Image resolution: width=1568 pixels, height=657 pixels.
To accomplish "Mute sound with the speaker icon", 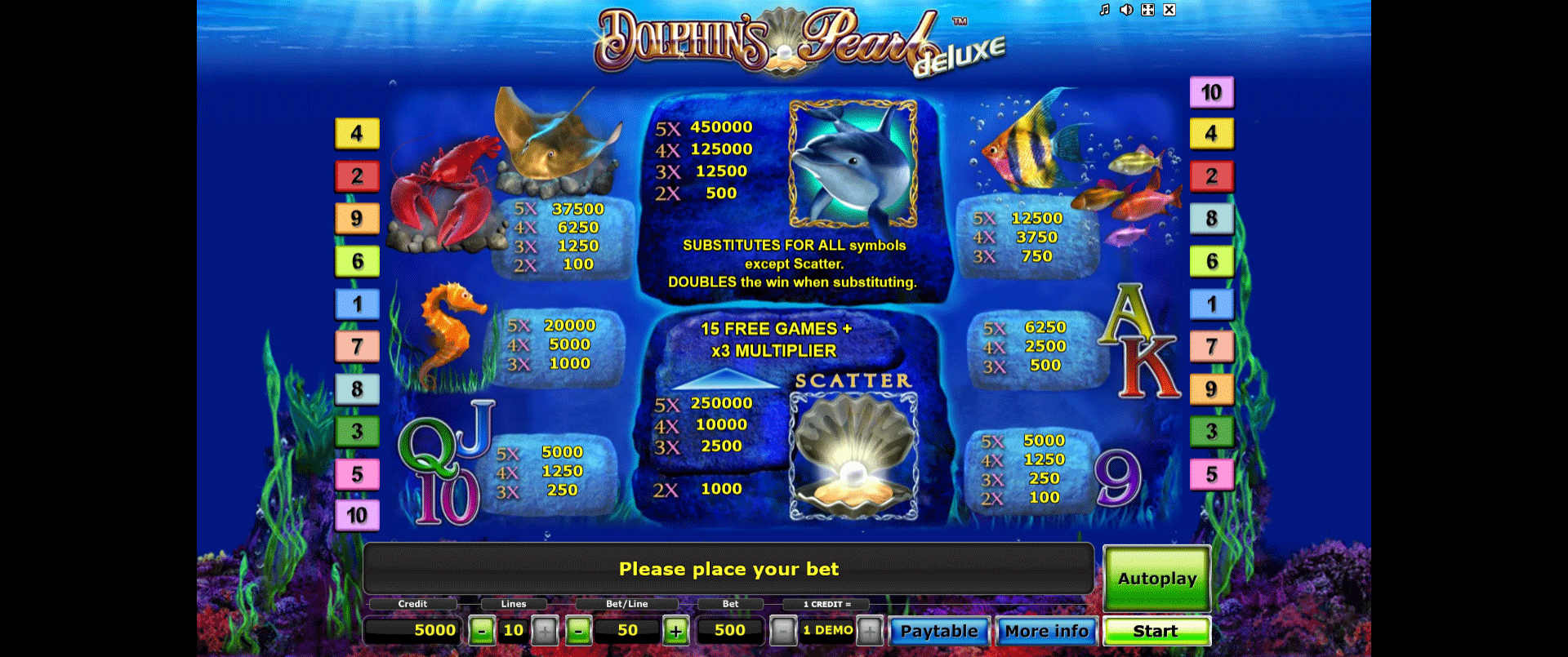I will (1126, 10).
